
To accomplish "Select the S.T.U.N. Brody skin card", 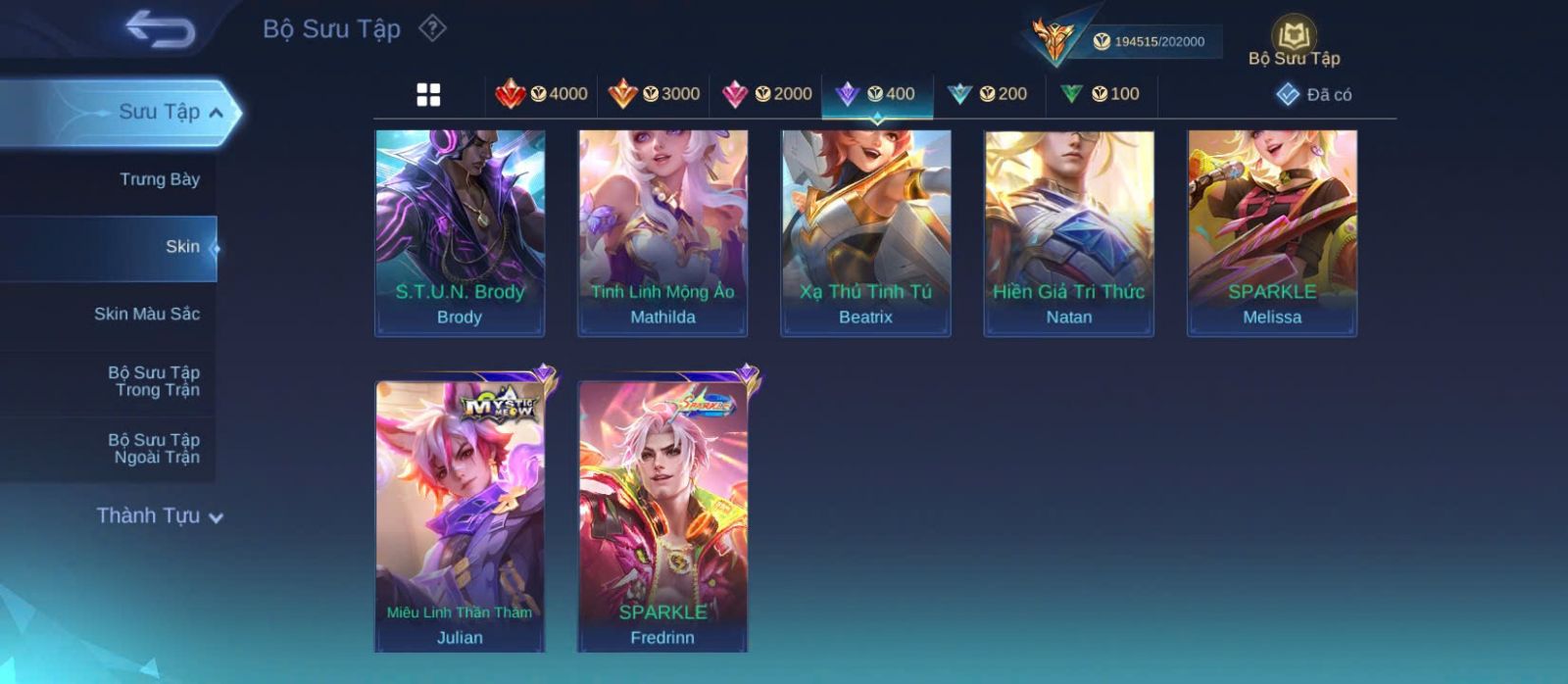I will click(x=460, y=232).
